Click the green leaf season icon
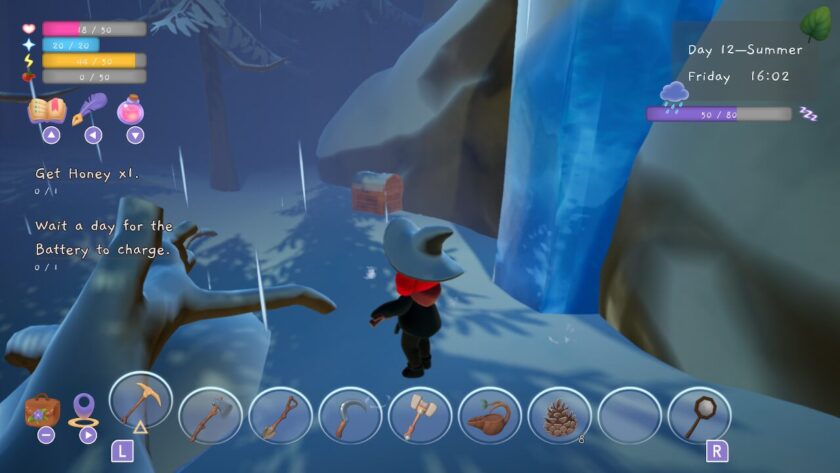The width and height of the screenshot is (840, 473). pyautogui.click(x=815, y=22)
